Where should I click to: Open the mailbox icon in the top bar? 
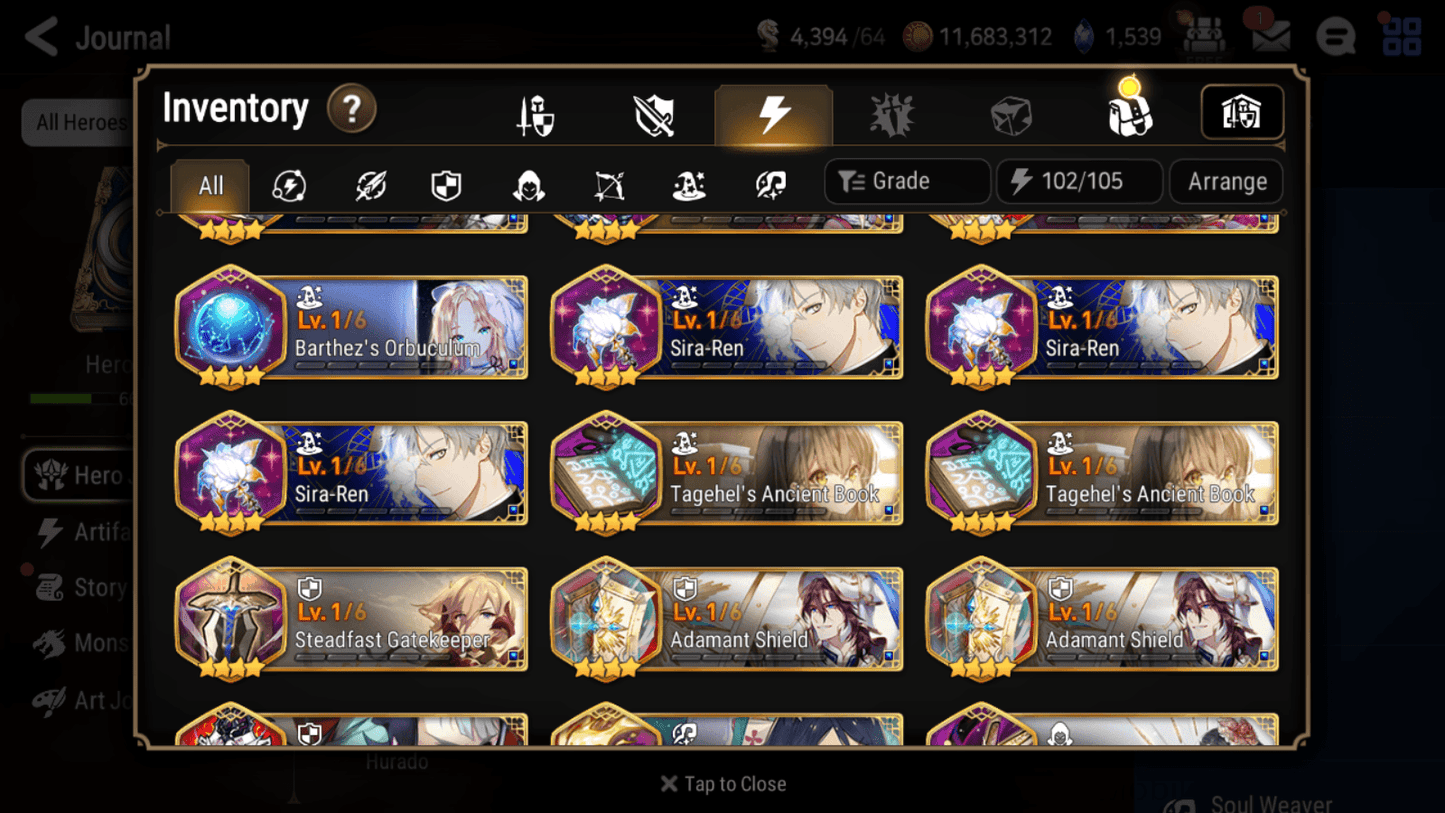click(x=1268, y=36)
